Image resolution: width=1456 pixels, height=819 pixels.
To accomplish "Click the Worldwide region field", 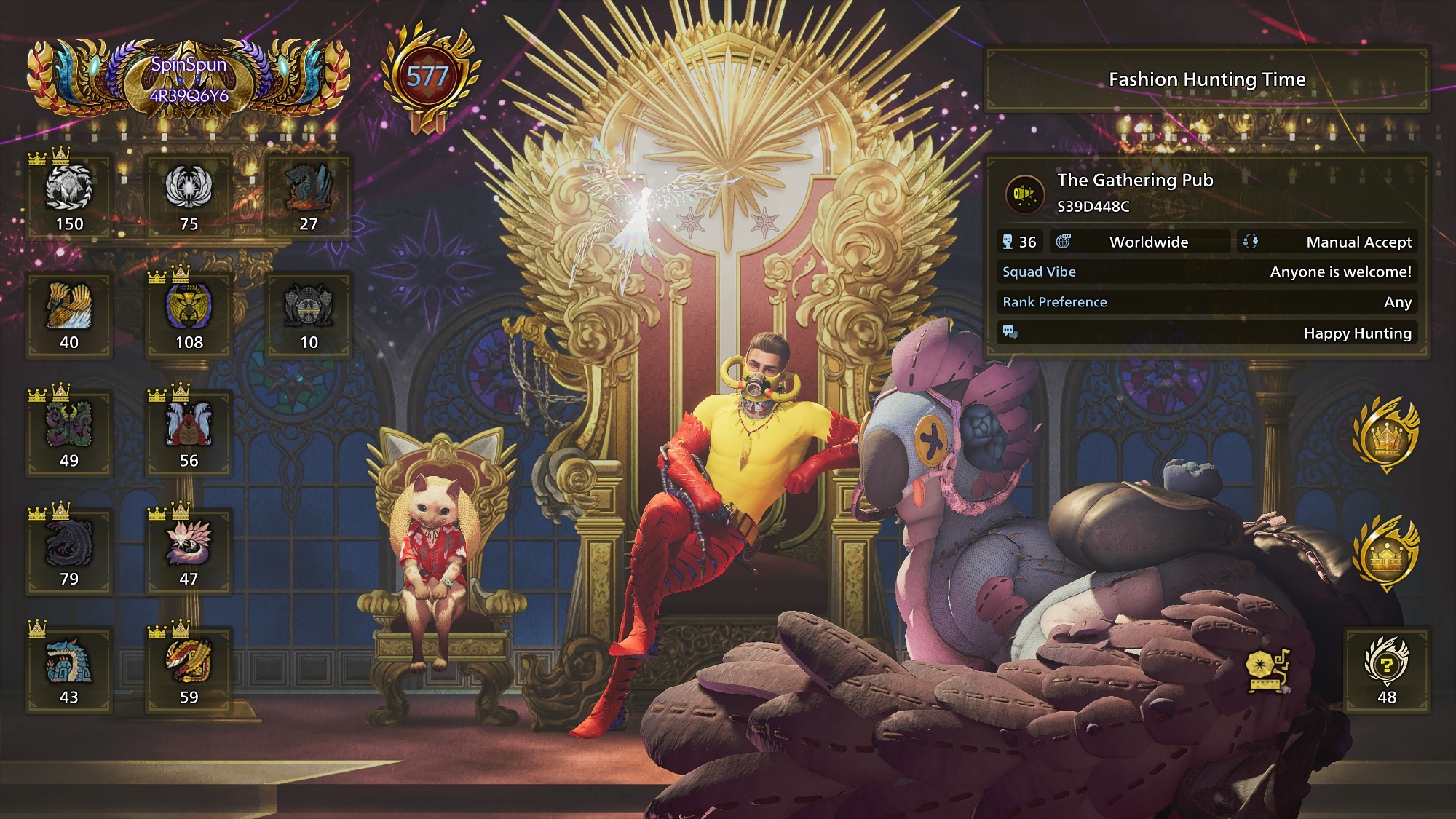I will click(x=1148, y=242).
